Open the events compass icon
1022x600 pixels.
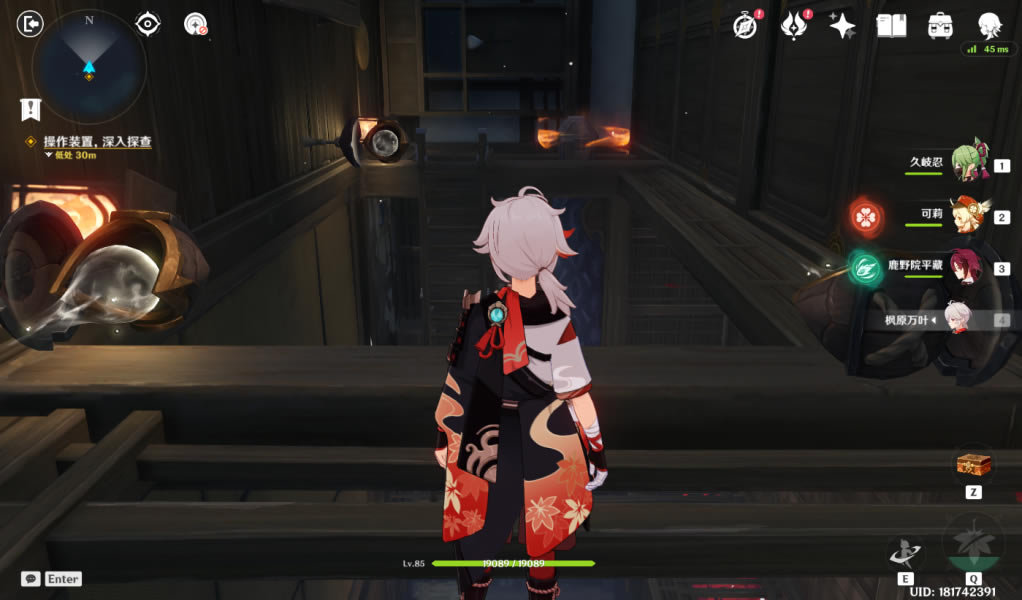[x=744, y=26]
